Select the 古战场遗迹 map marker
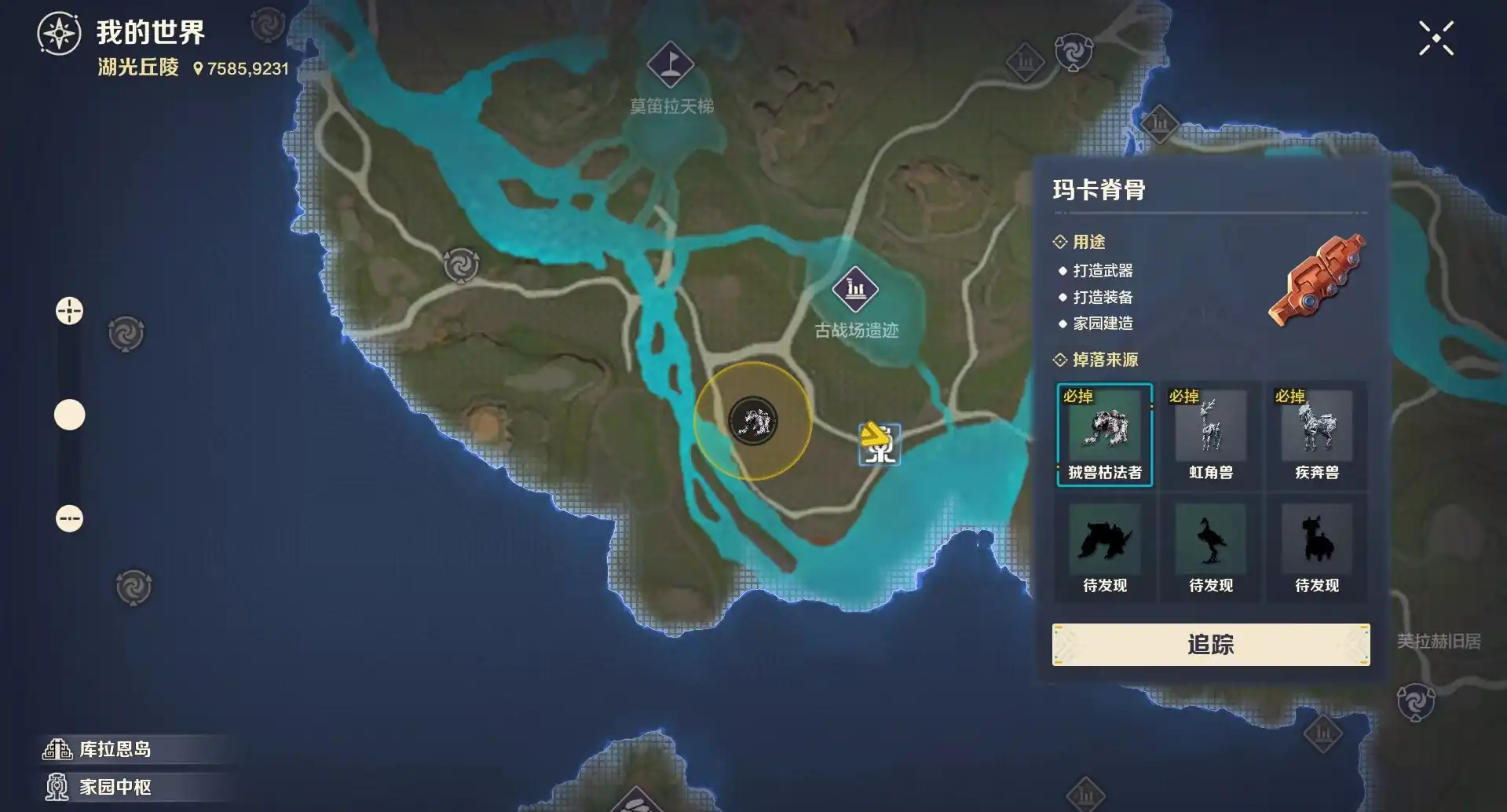The image size is (1507, 812). [x=855, y=289]
